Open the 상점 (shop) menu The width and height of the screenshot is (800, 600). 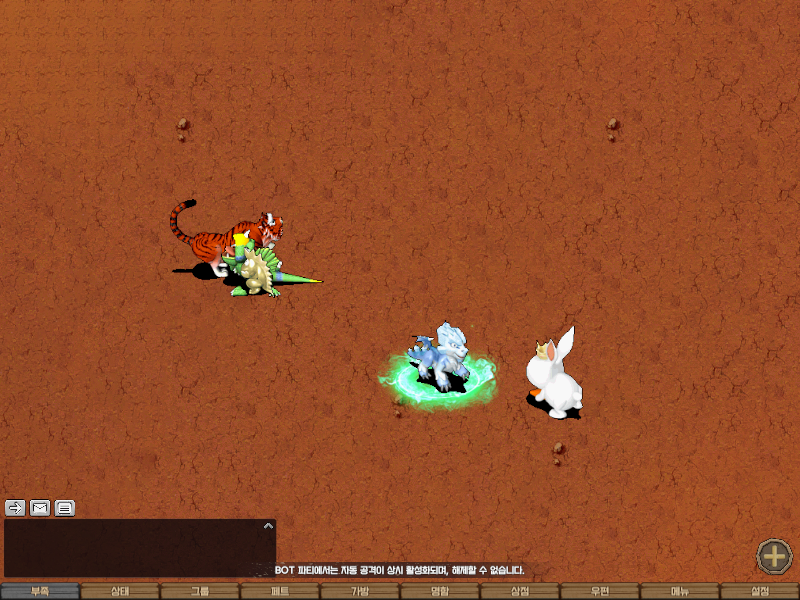click(x=520, y=591)
